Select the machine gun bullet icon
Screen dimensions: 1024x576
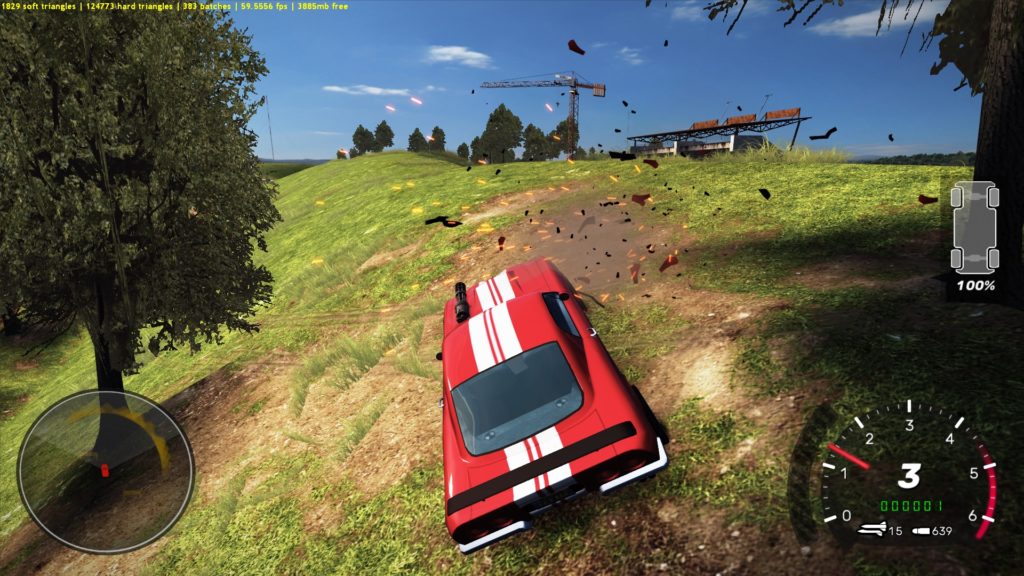click(x=920, y=530)
